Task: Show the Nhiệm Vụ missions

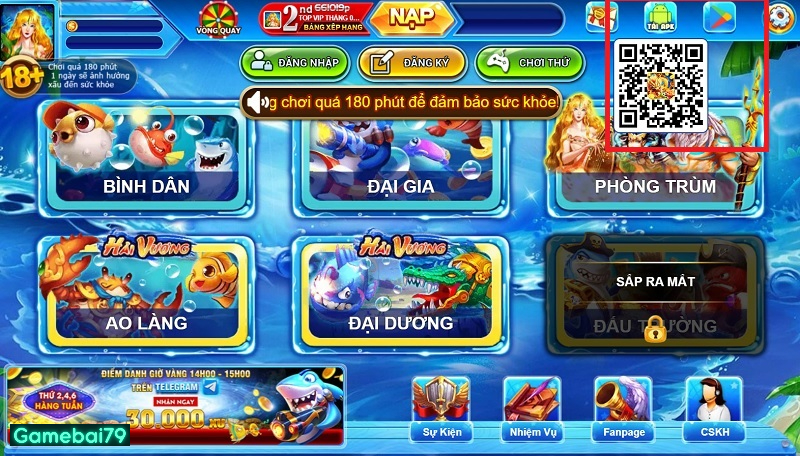Action: (531, 408)
